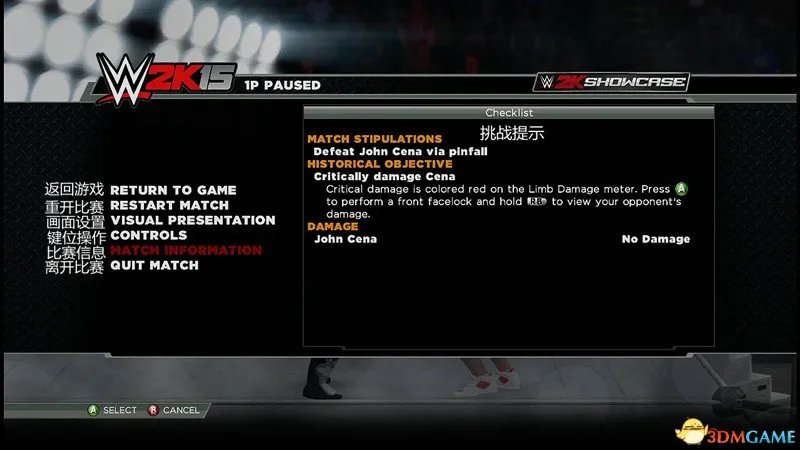
Task: Open Visual Presentation settings
Action: pyautogui.click(x=192, y=220)
